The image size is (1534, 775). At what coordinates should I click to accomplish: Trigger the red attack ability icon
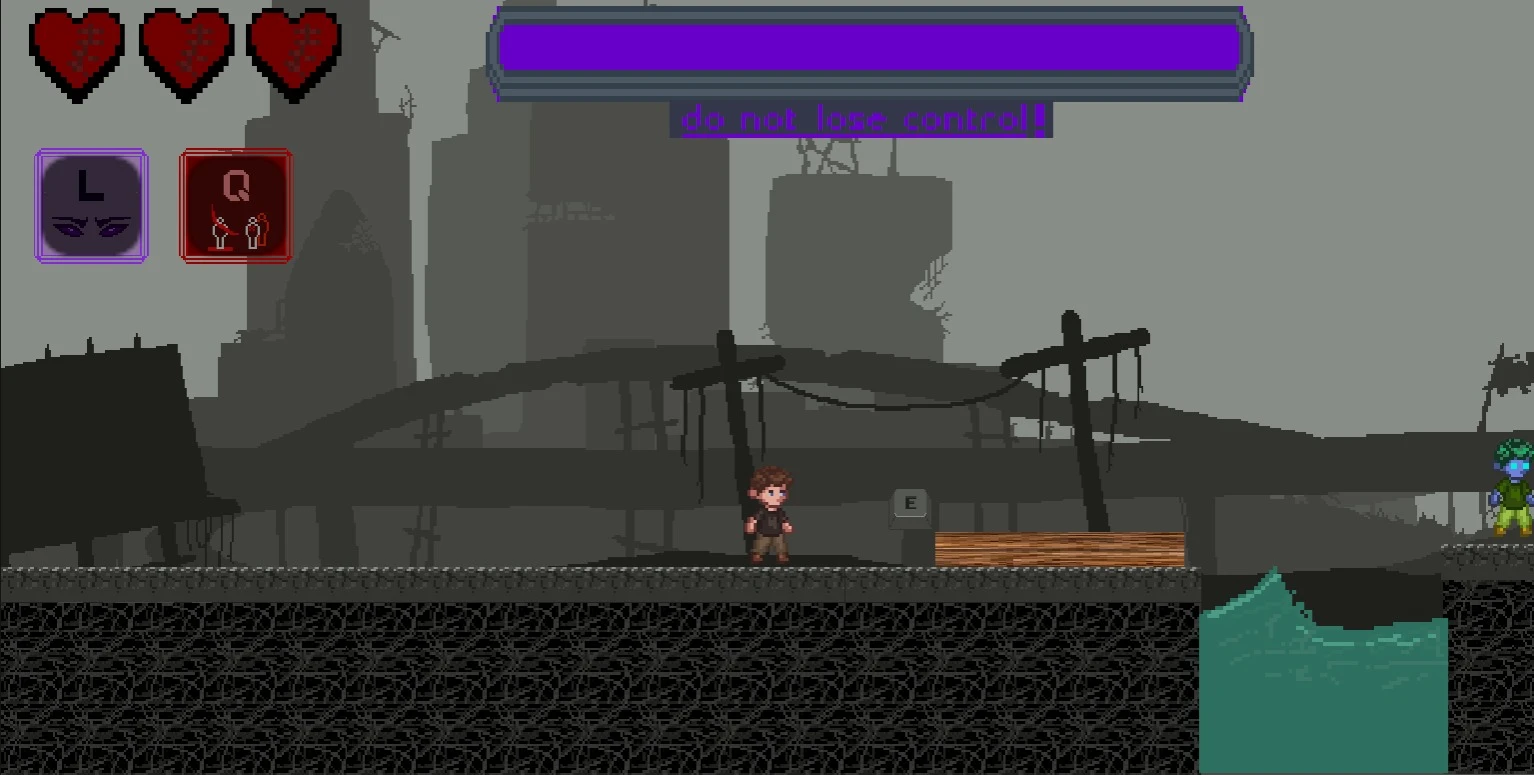tap(236, 206)
